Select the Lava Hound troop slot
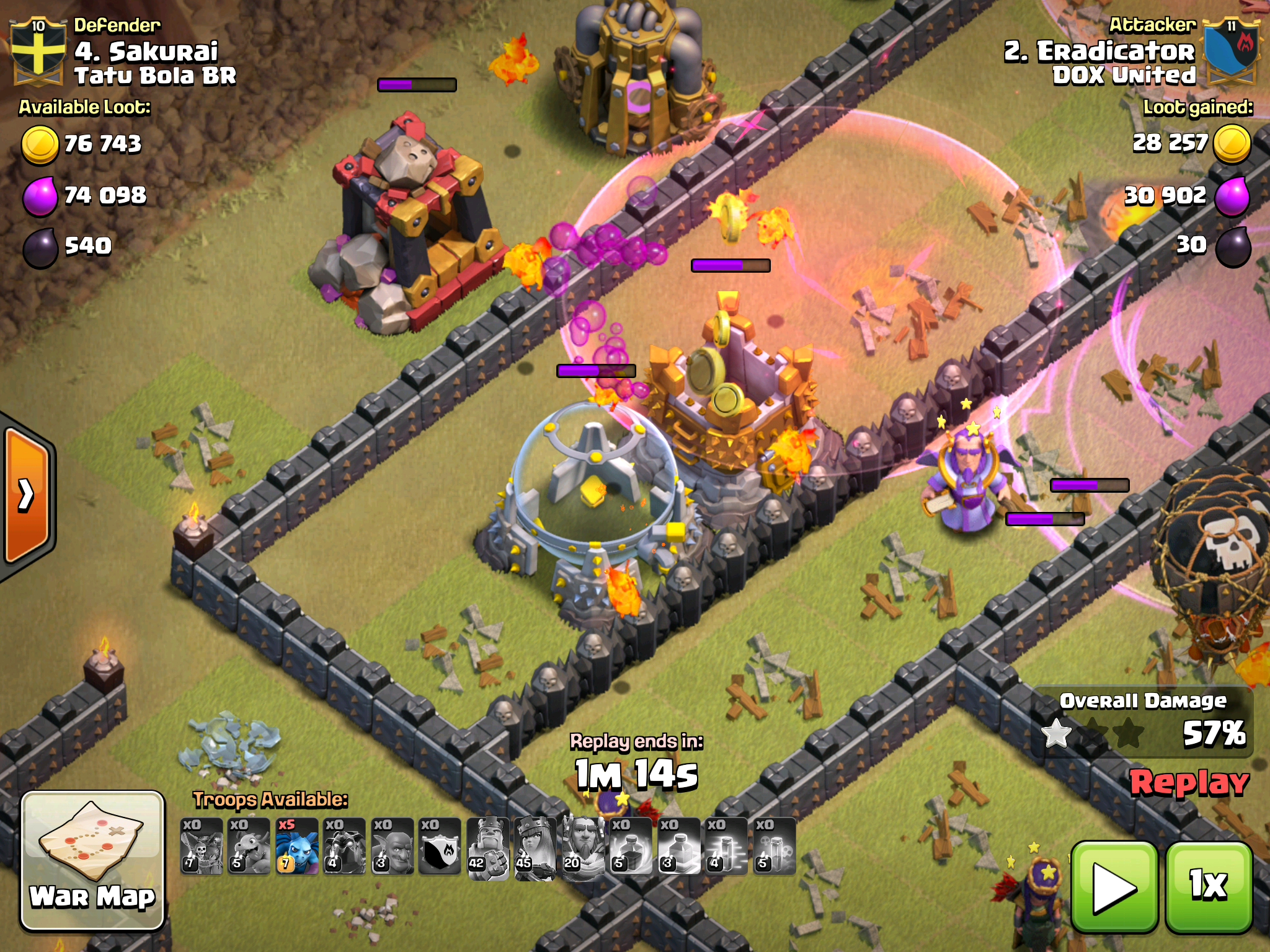The height and width of the screenshot is (952, 1270). pyautogui.click(x=345, y=846)
